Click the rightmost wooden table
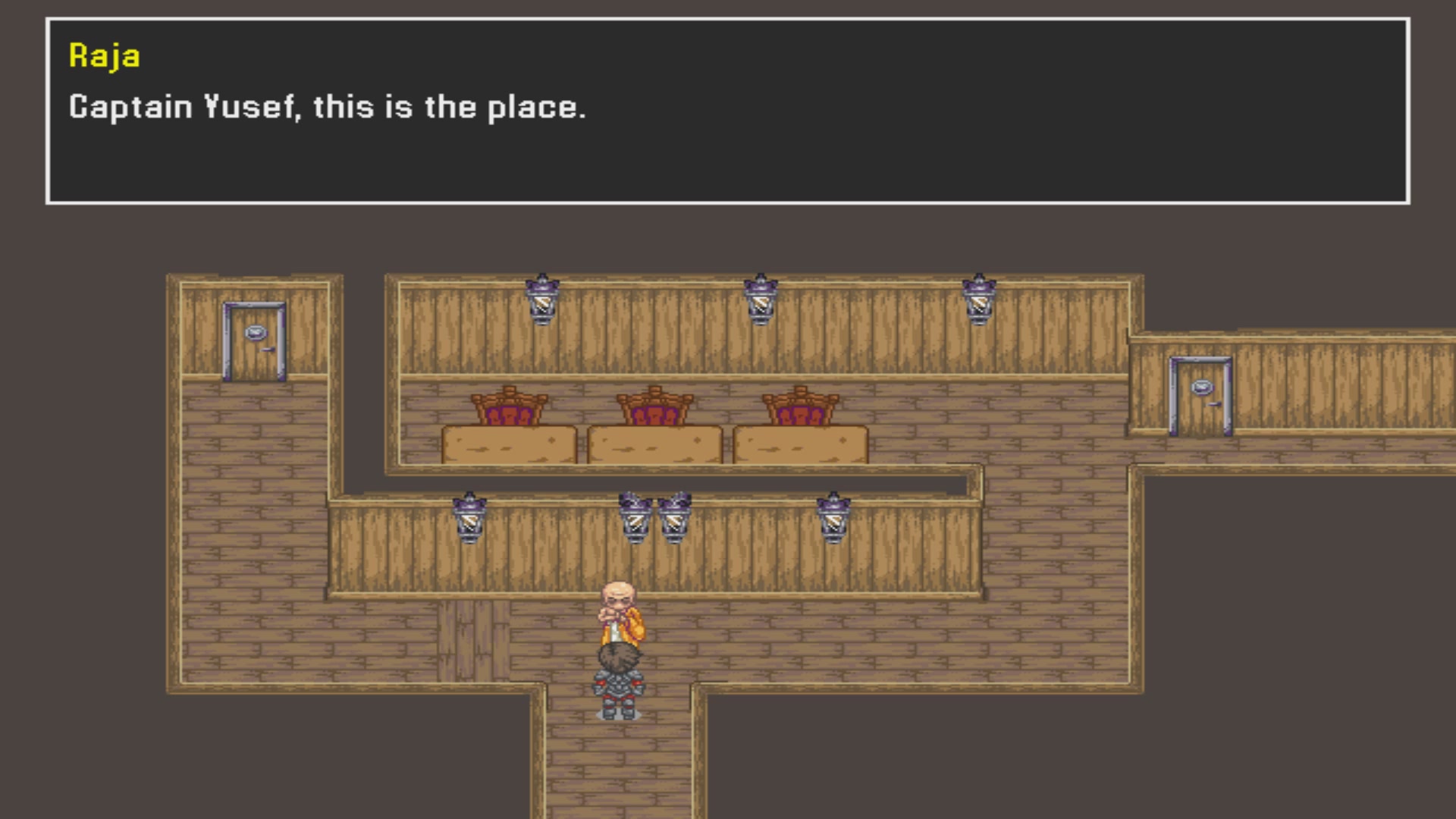 coord(800,444)
